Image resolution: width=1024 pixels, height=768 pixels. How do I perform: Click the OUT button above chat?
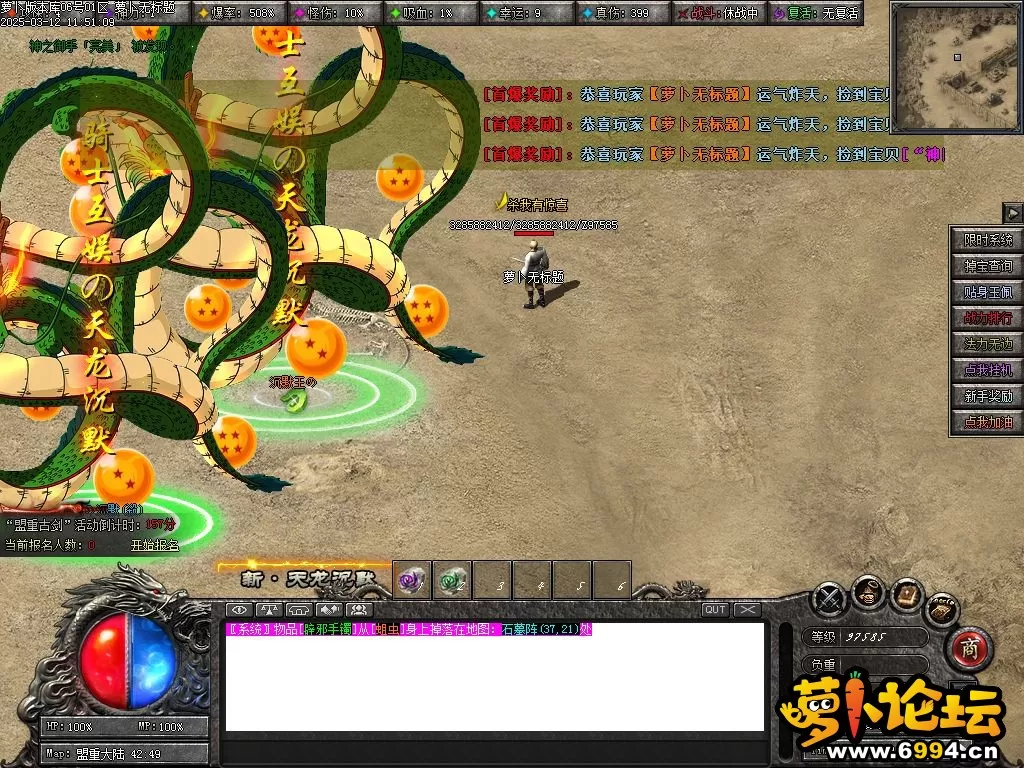tap(715, 610)
